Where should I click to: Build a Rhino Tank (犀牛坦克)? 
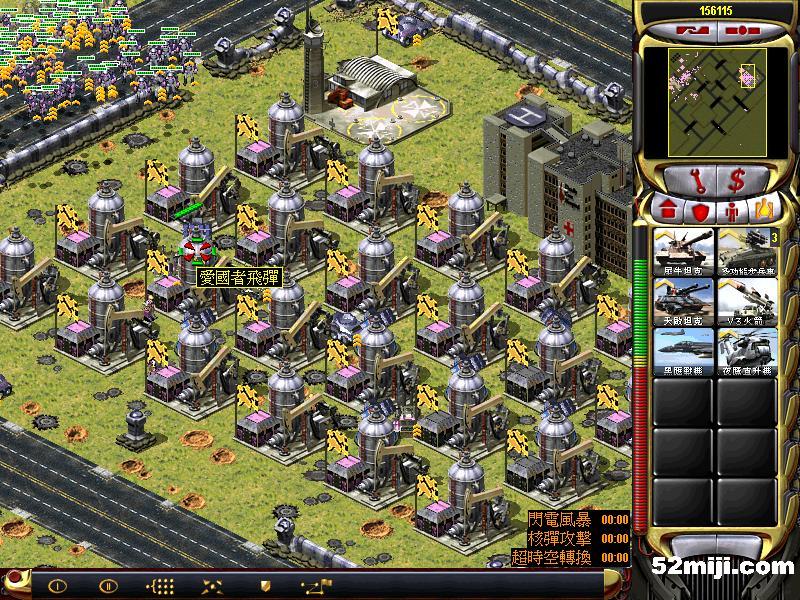coord(683,251)
